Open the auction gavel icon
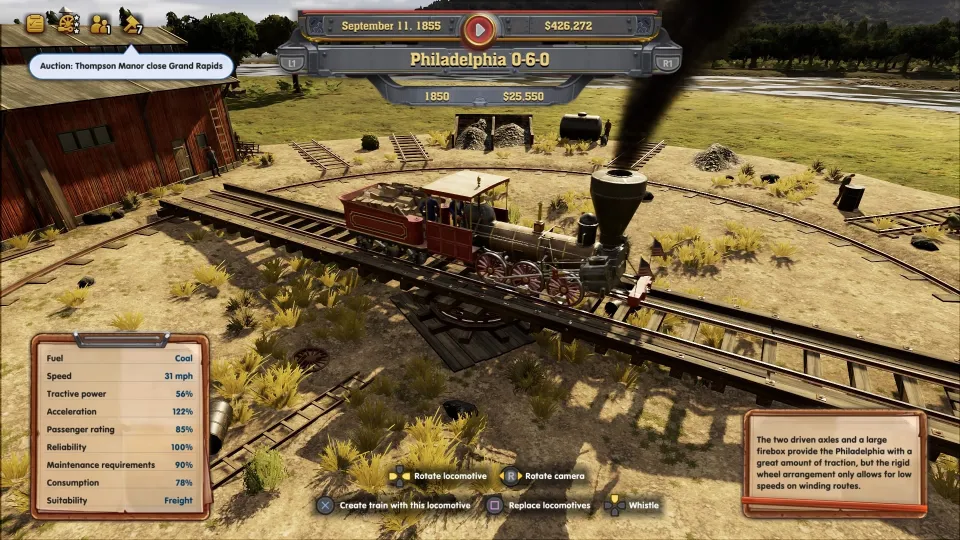Screen dimensions: 960x540 [x=131, y=22]
